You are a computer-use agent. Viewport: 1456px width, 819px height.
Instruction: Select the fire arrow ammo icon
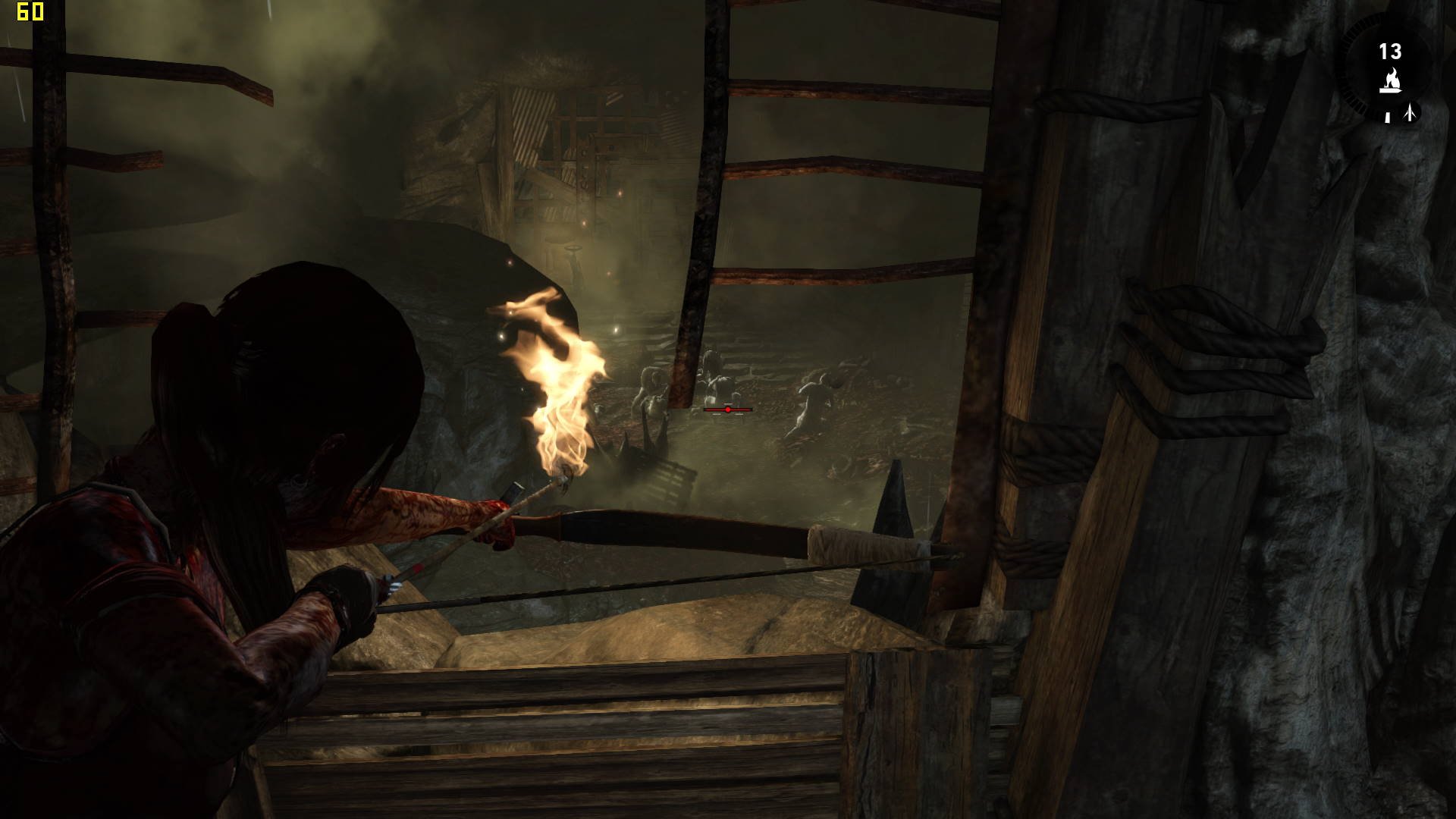click(x=1390, y=80)
